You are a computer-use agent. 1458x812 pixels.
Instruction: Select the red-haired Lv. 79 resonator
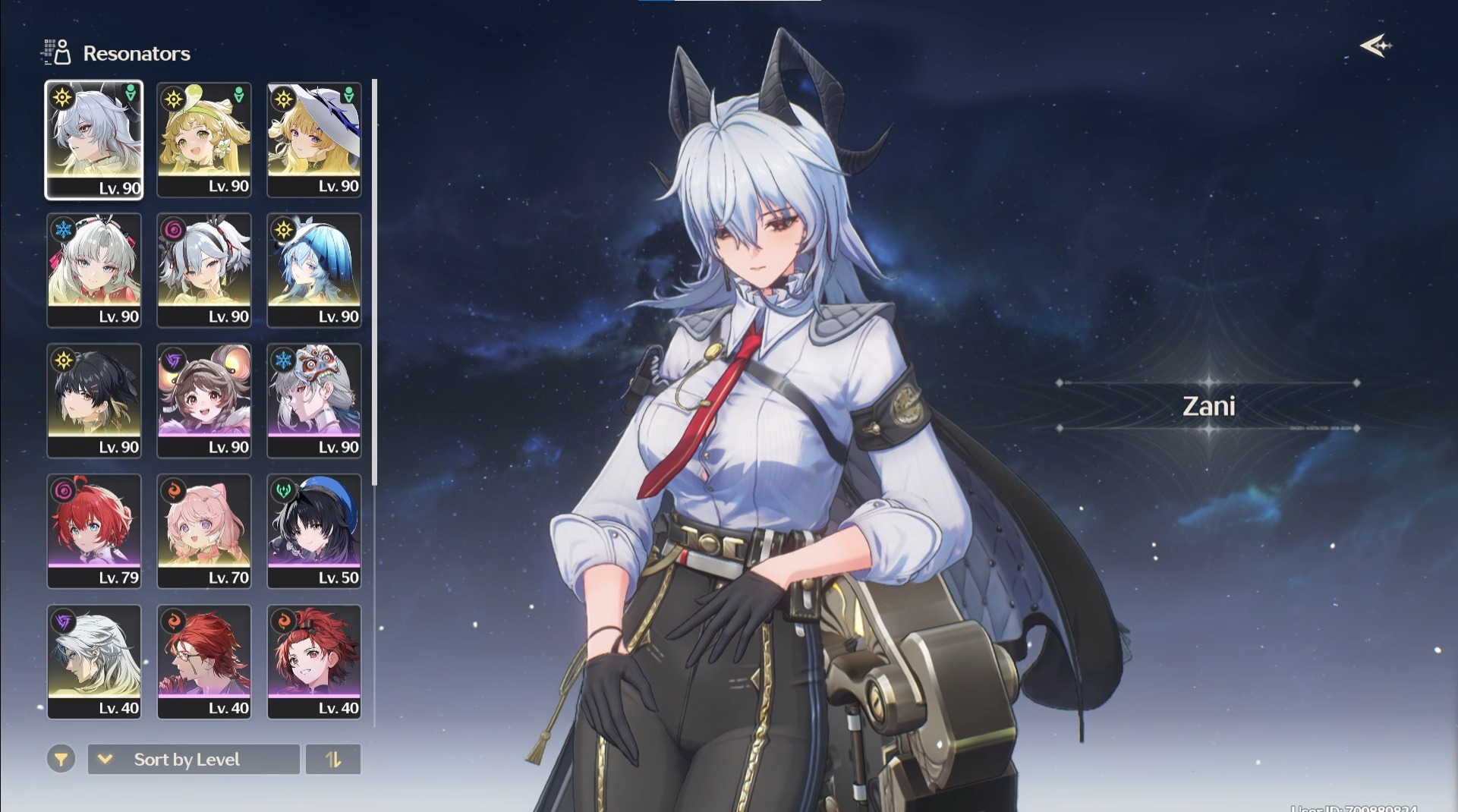pos(94,531)
